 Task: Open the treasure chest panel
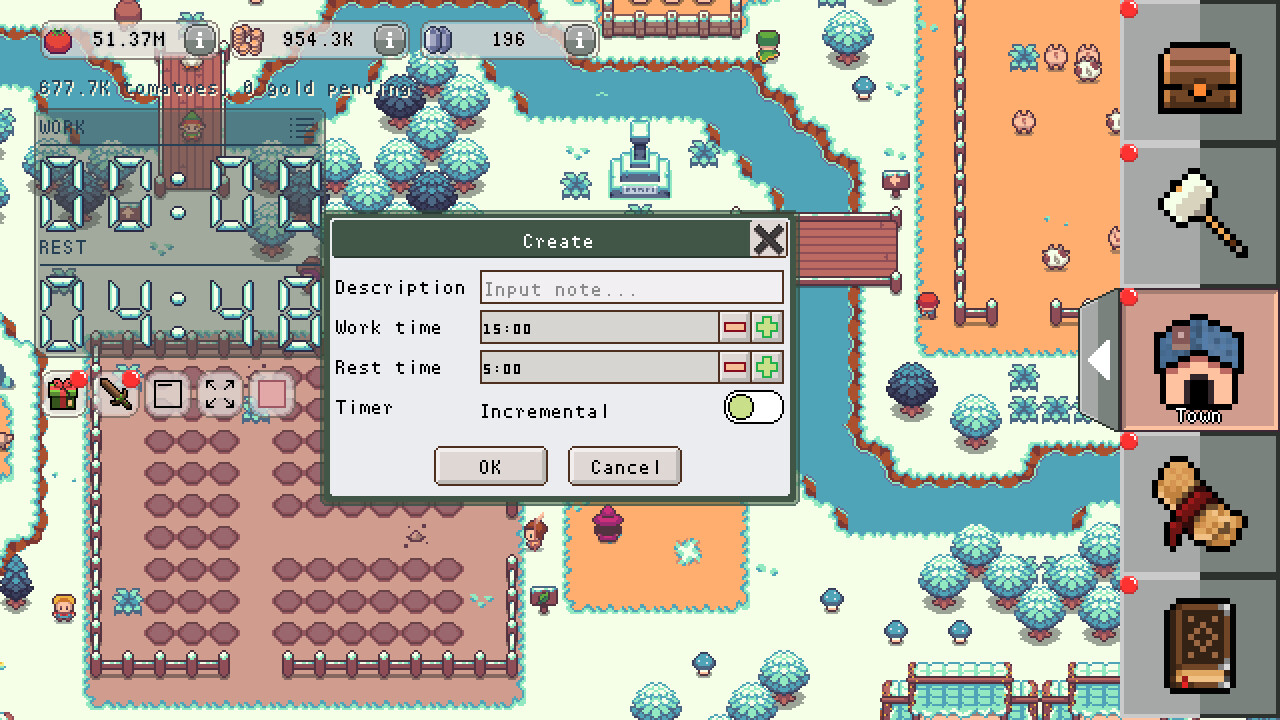tap(1200, 80)
